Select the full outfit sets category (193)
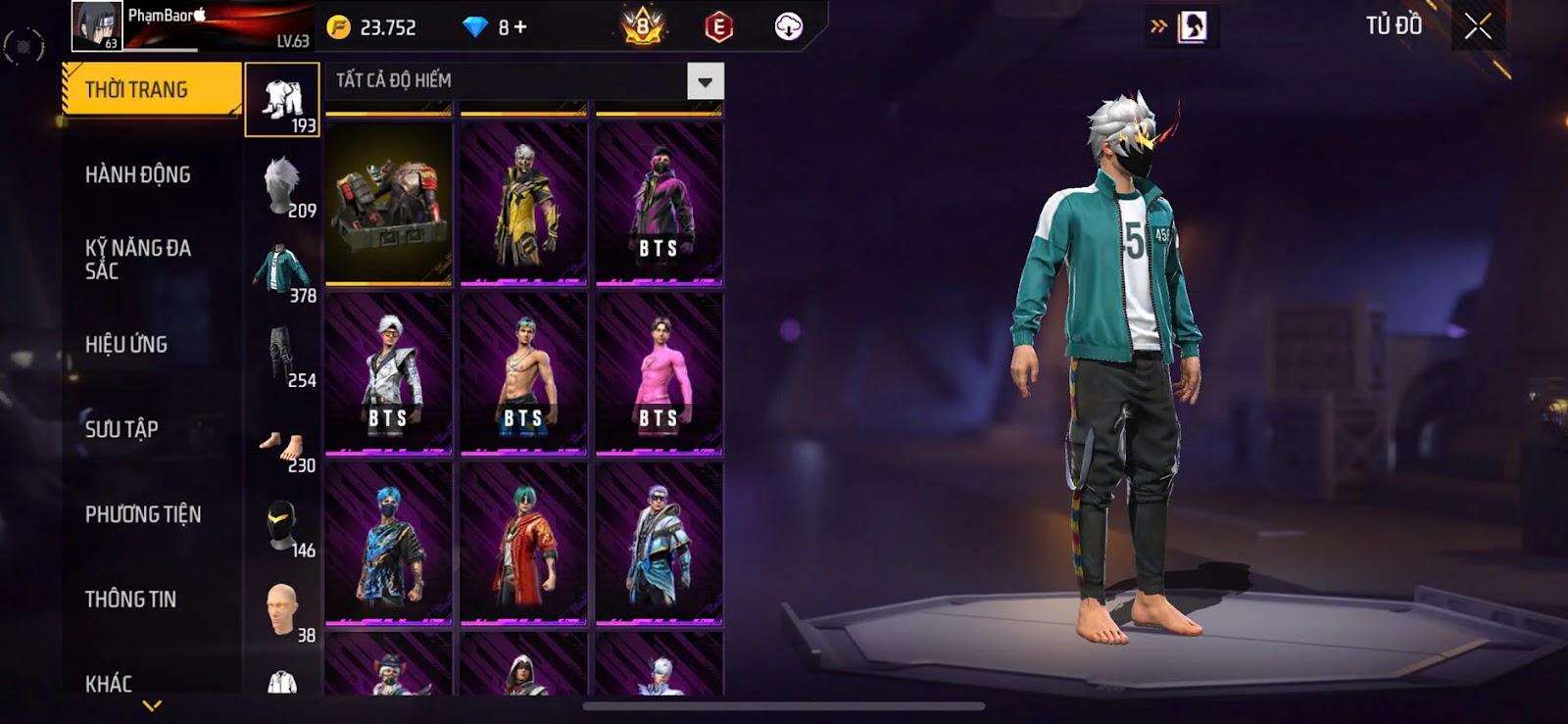Screen dimensions: 1568x724 pos(282,100)
